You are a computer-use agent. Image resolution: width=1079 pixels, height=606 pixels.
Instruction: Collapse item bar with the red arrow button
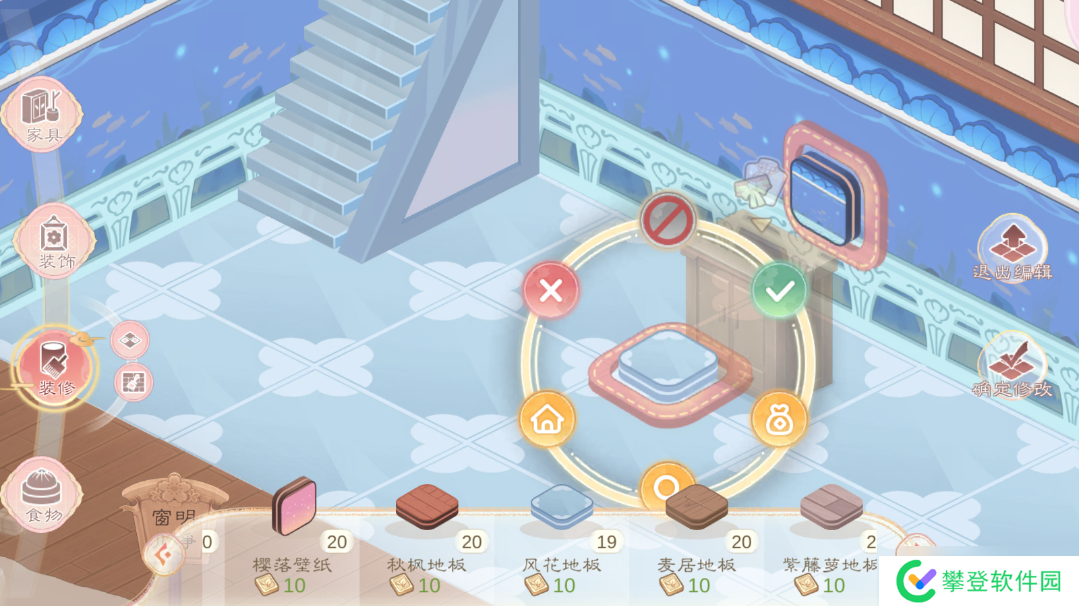[x=163, y=553]
